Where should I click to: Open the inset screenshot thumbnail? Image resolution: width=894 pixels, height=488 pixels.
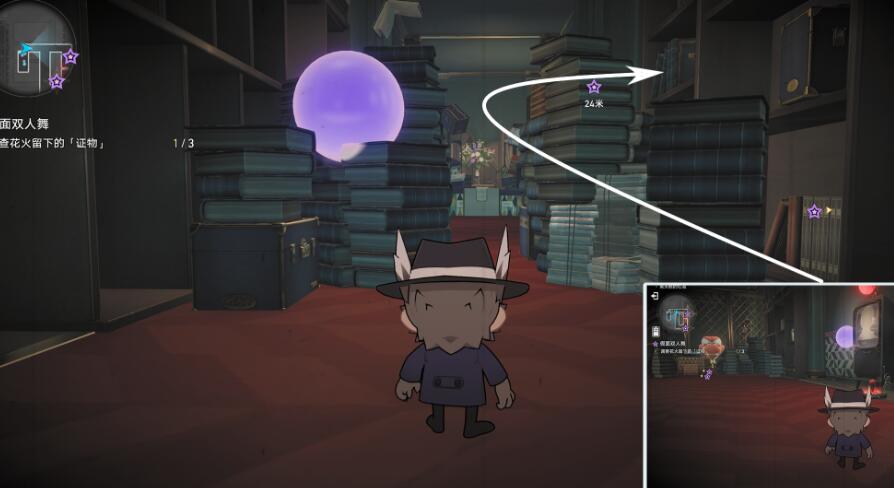pos(767,385)
